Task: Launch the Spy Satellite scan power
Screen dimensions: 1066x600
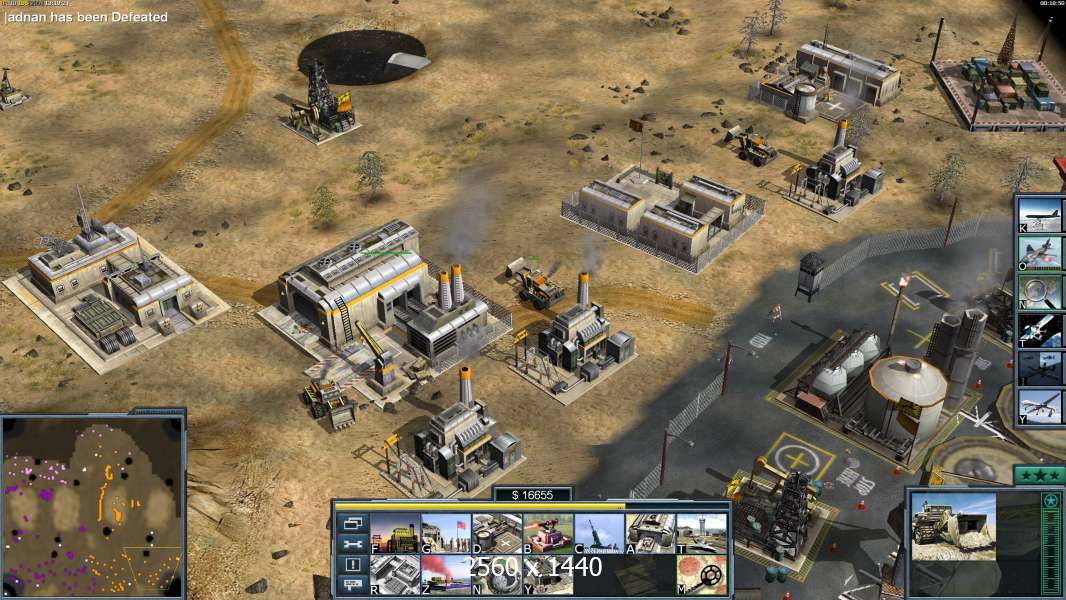Action: click(1040, 329)
